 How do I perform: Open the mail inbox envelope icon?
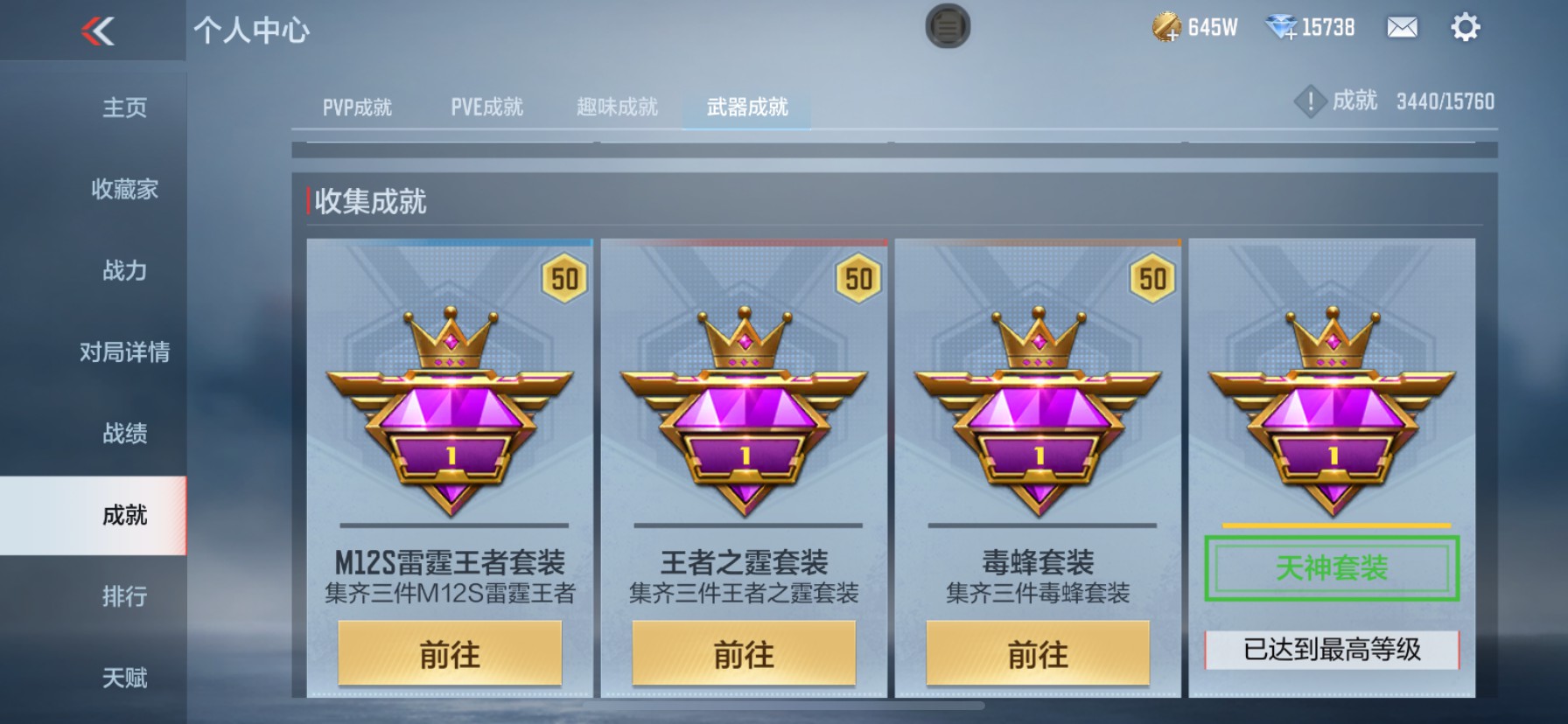point(1402,29)
